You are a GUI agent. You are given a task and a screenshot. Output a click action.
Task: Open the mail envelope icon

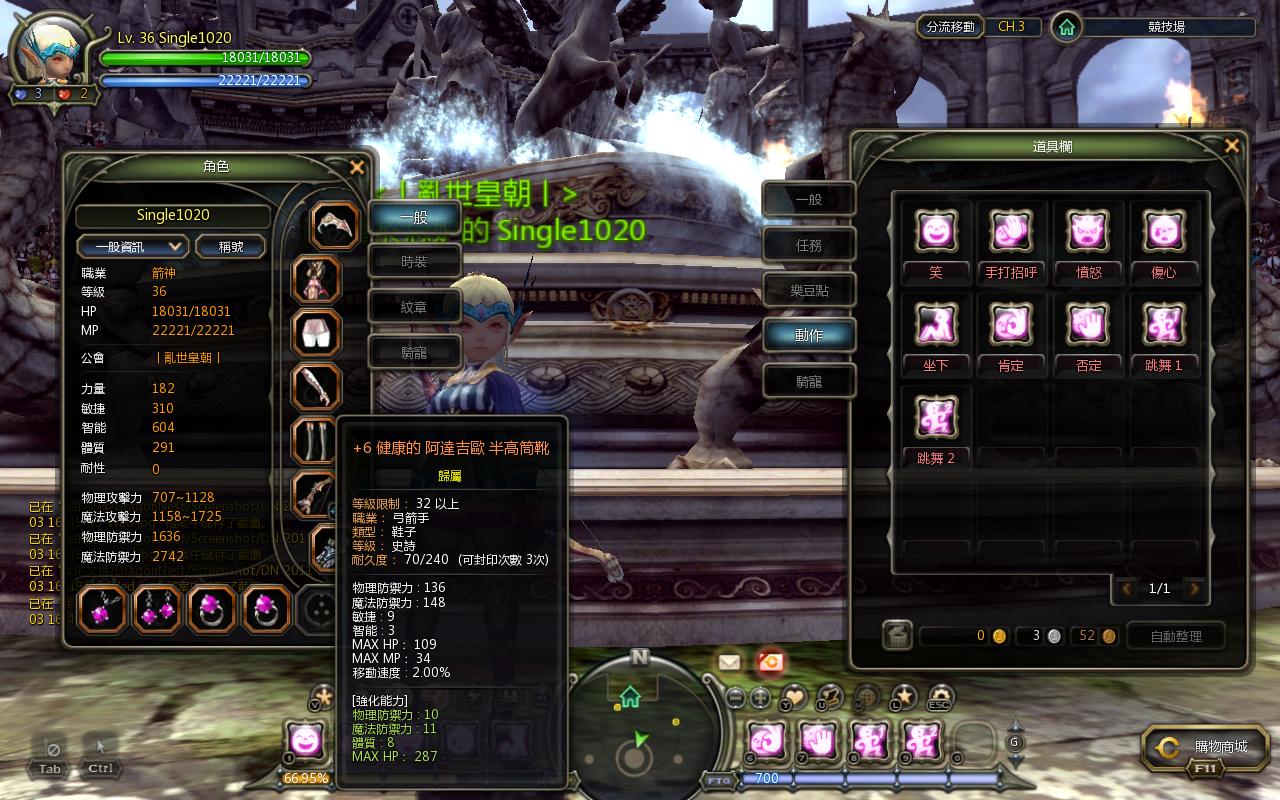(x=729, y=661)
